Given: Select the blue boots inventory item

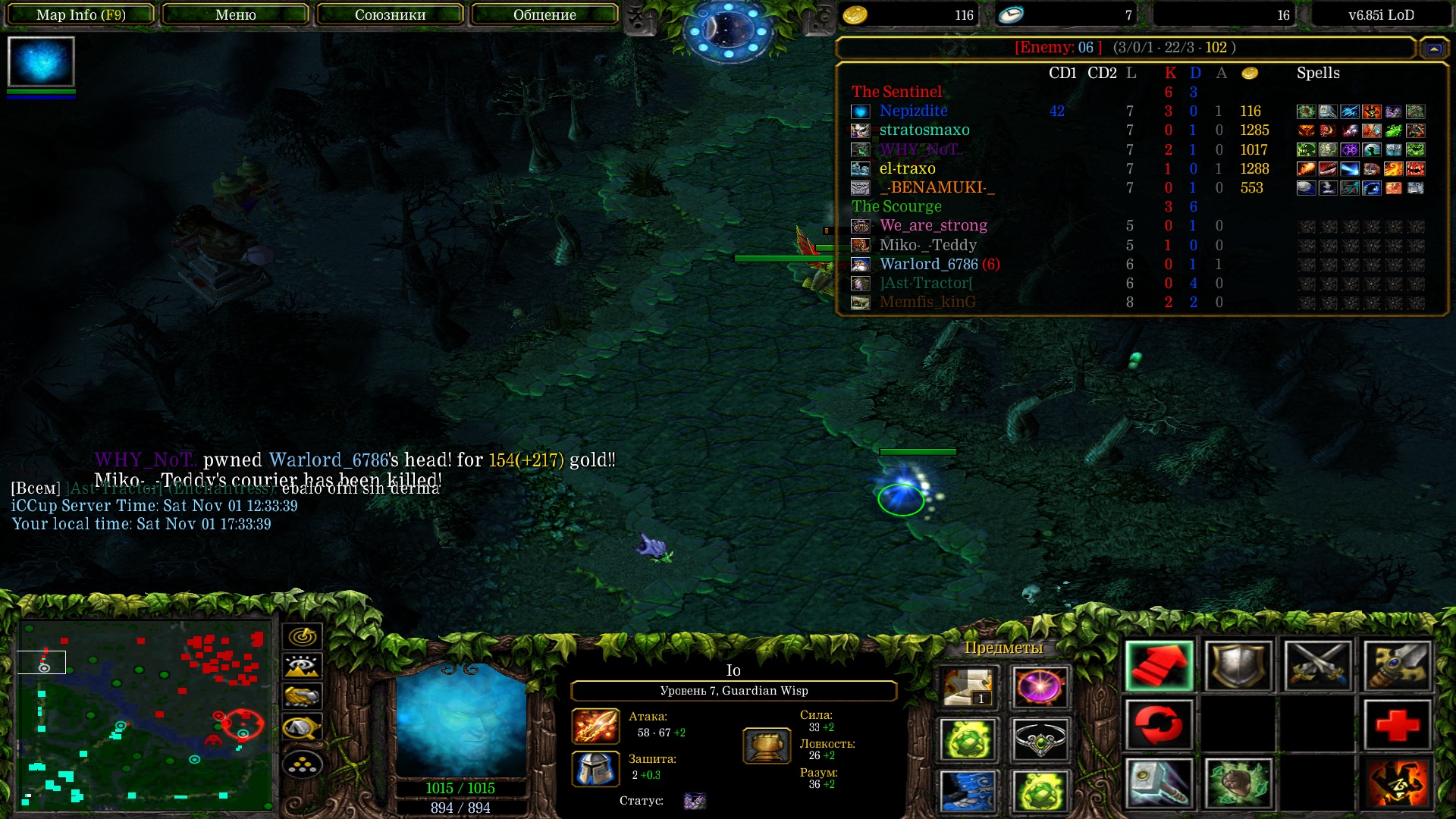Looking at the screenshot, I should tap(968, 791).
